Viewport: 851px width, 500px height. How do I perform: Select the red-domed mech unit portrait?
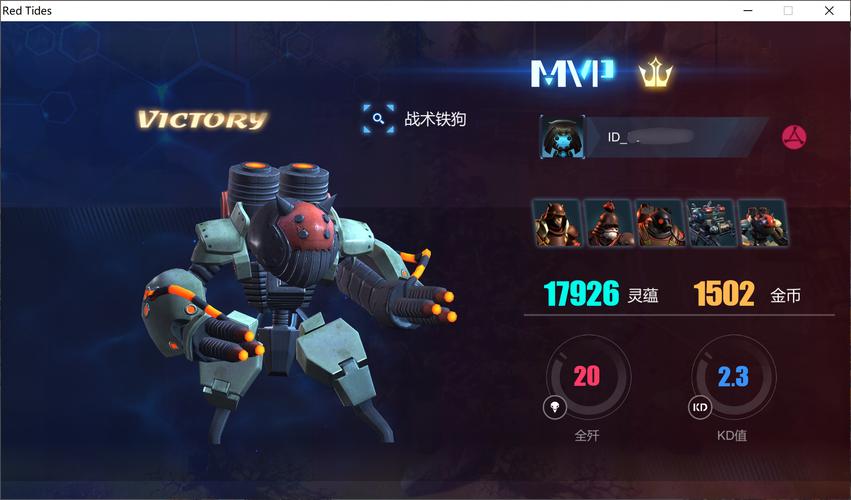[x=762, y=223]
